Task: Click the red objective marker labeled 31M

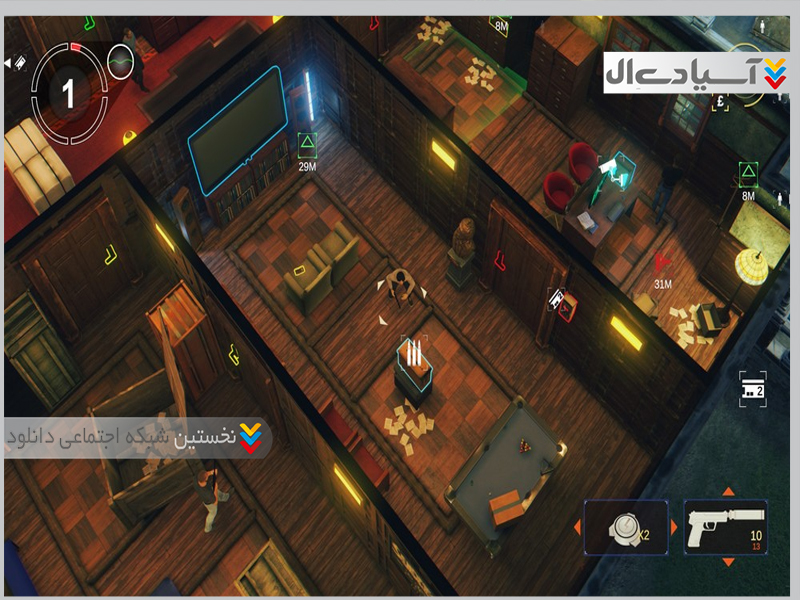Action: coord(660,263)
